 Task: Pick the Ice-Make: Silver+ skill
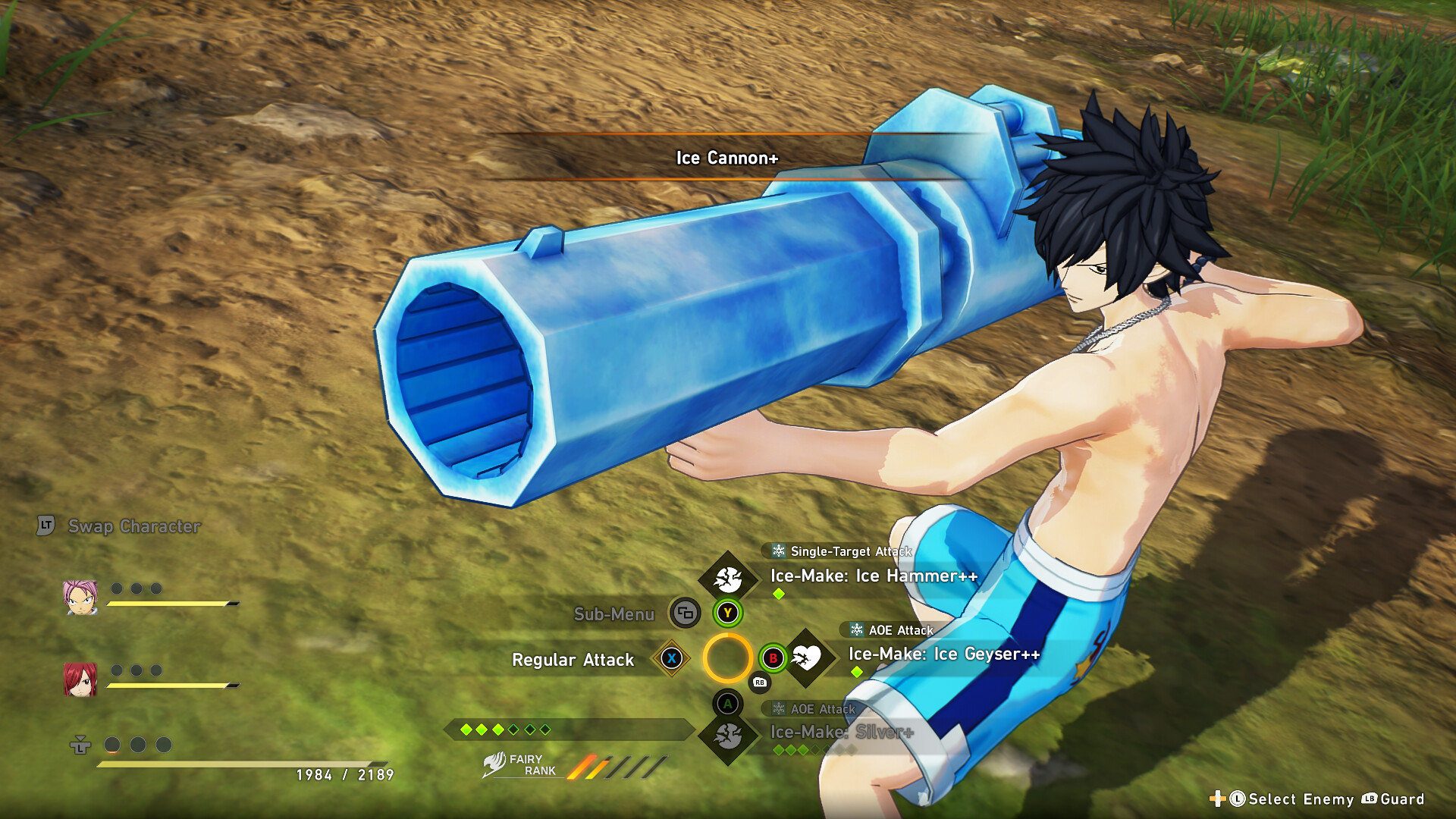[x=842, y=733]
